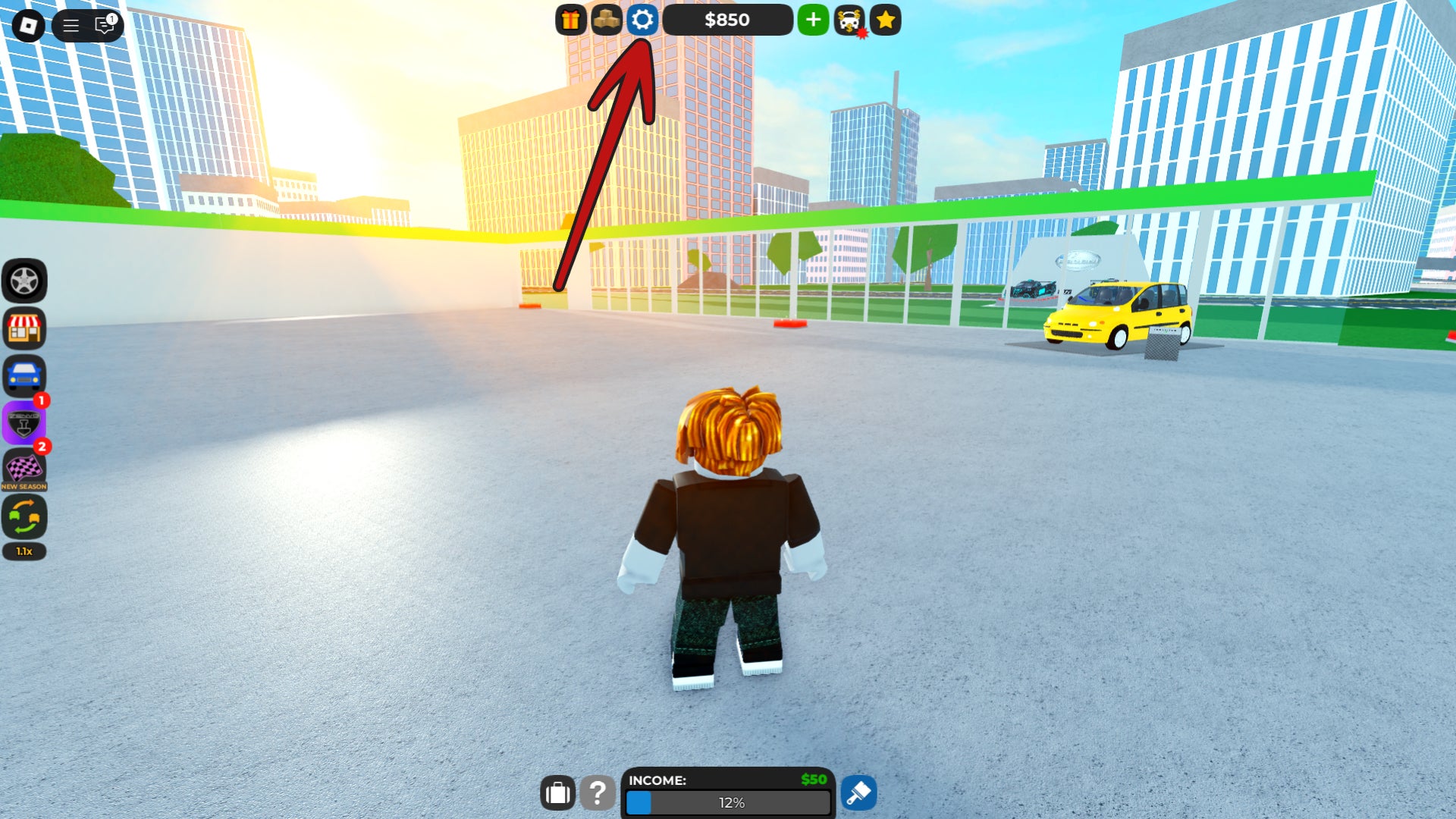
Task: Select the yellow star icon
Action: [x=885, y=20]
